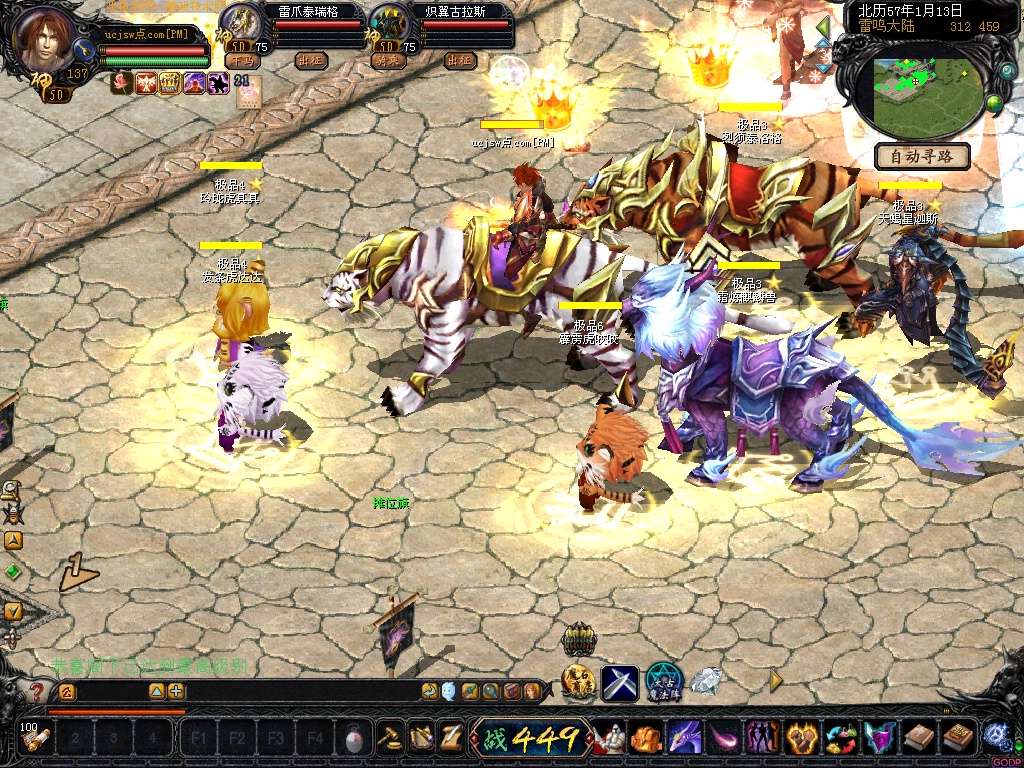Click the 下马 dismount button

(x=241, y=60)
